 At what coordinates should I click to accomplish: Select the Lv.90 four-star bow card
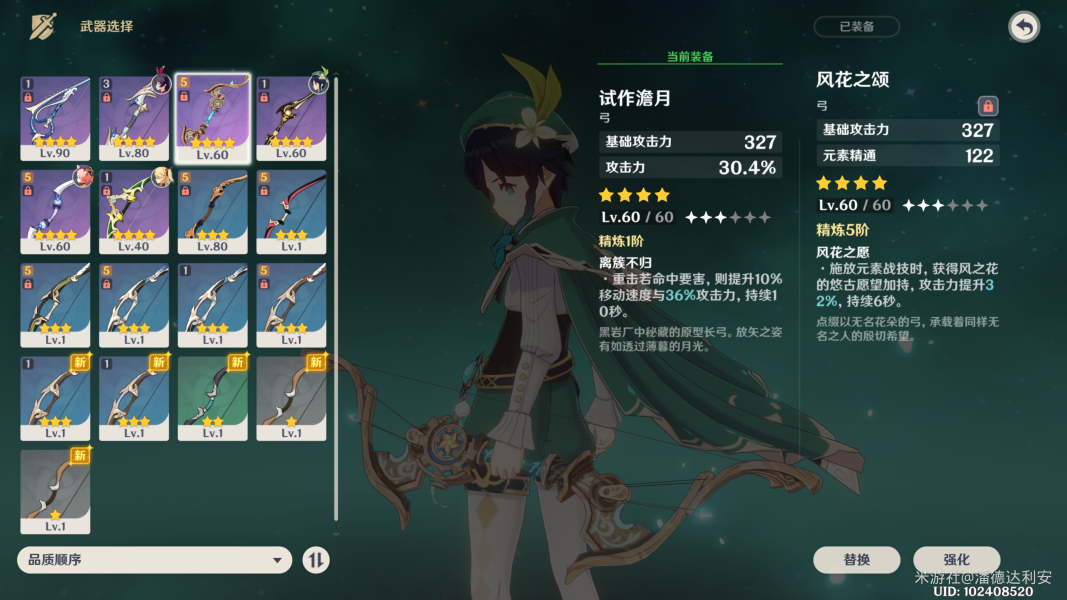pos(55,118)
